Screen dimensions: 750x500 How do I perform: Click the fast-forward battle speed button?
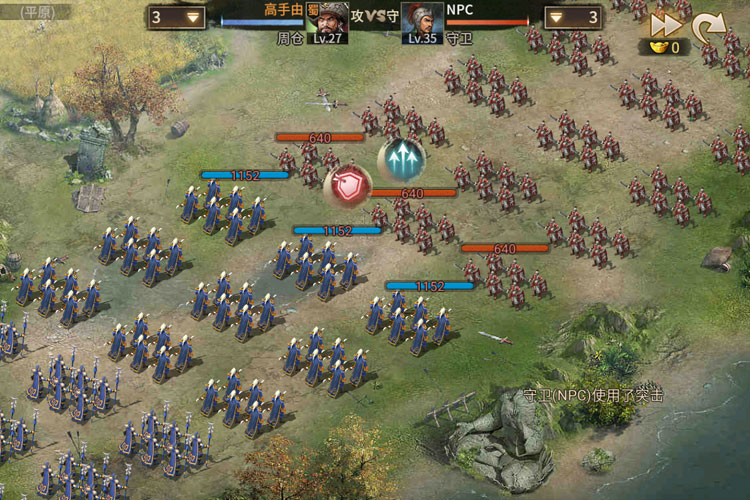pyautogui.click(x=663, y=24)
